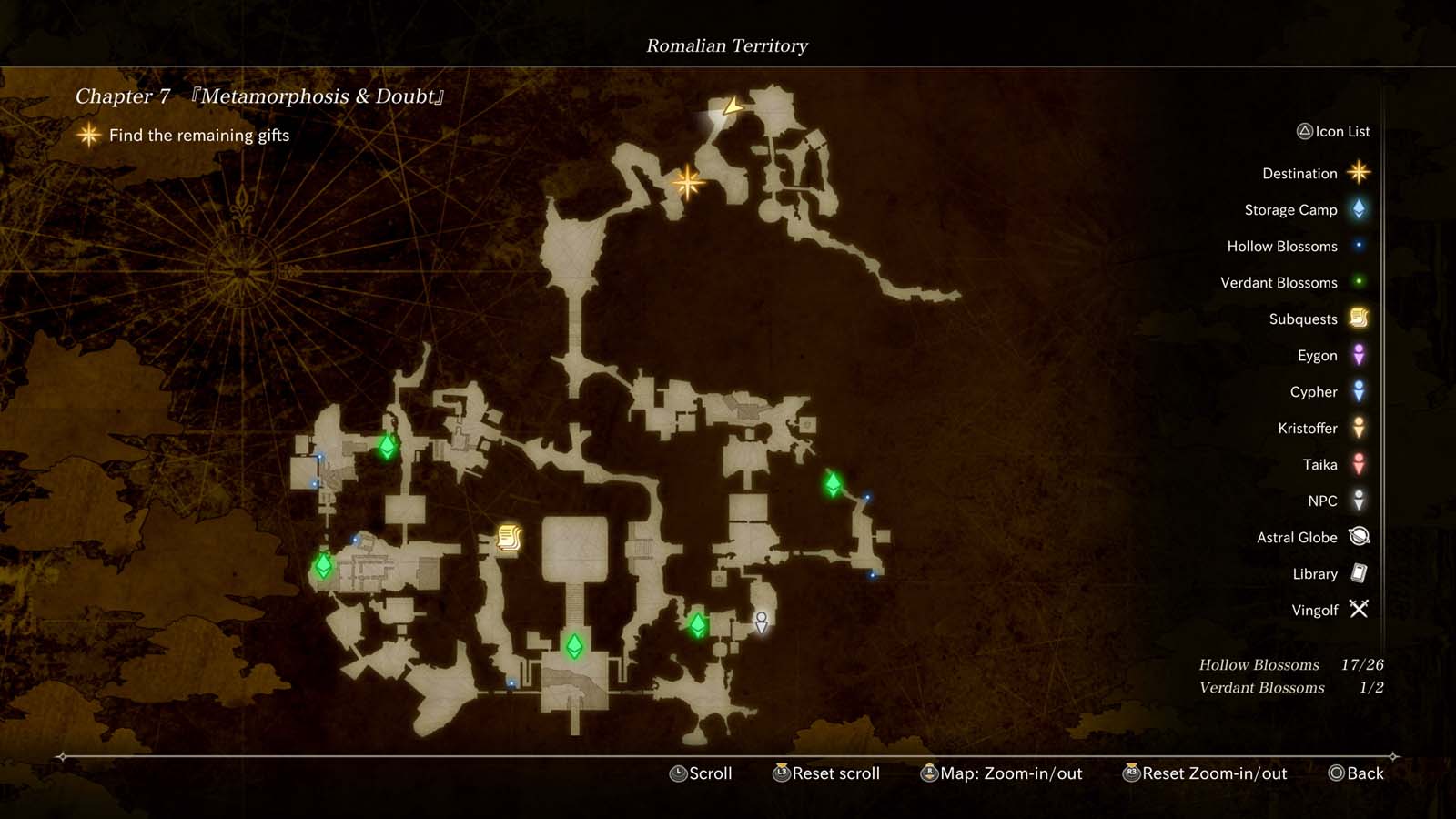The width and height of the screenshot is (1456, 819).
Task: Select the Subquests scroll icon in the legend
Action: click(x=1357, y=318)
